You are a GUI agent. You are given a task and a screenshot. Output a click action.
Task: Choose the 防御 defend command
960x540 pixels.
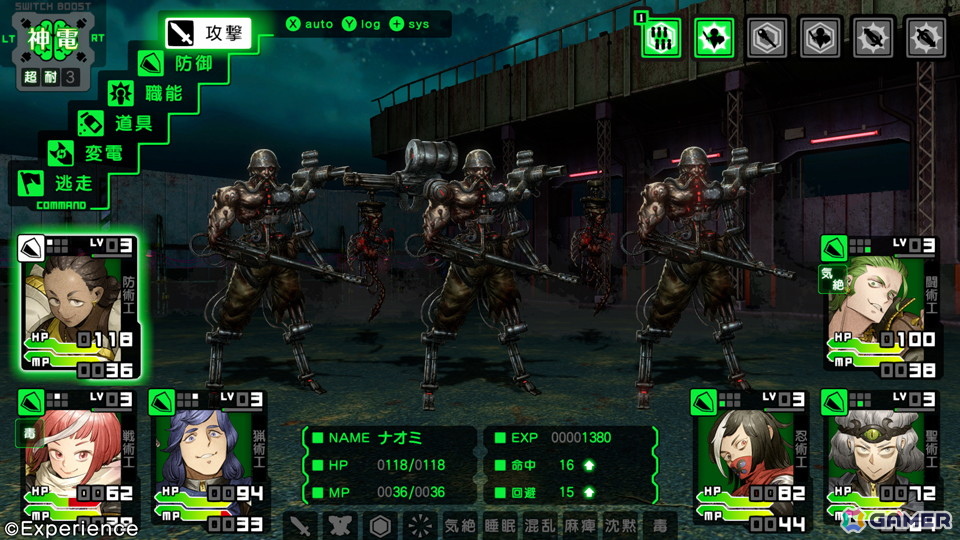pos(181,64)
